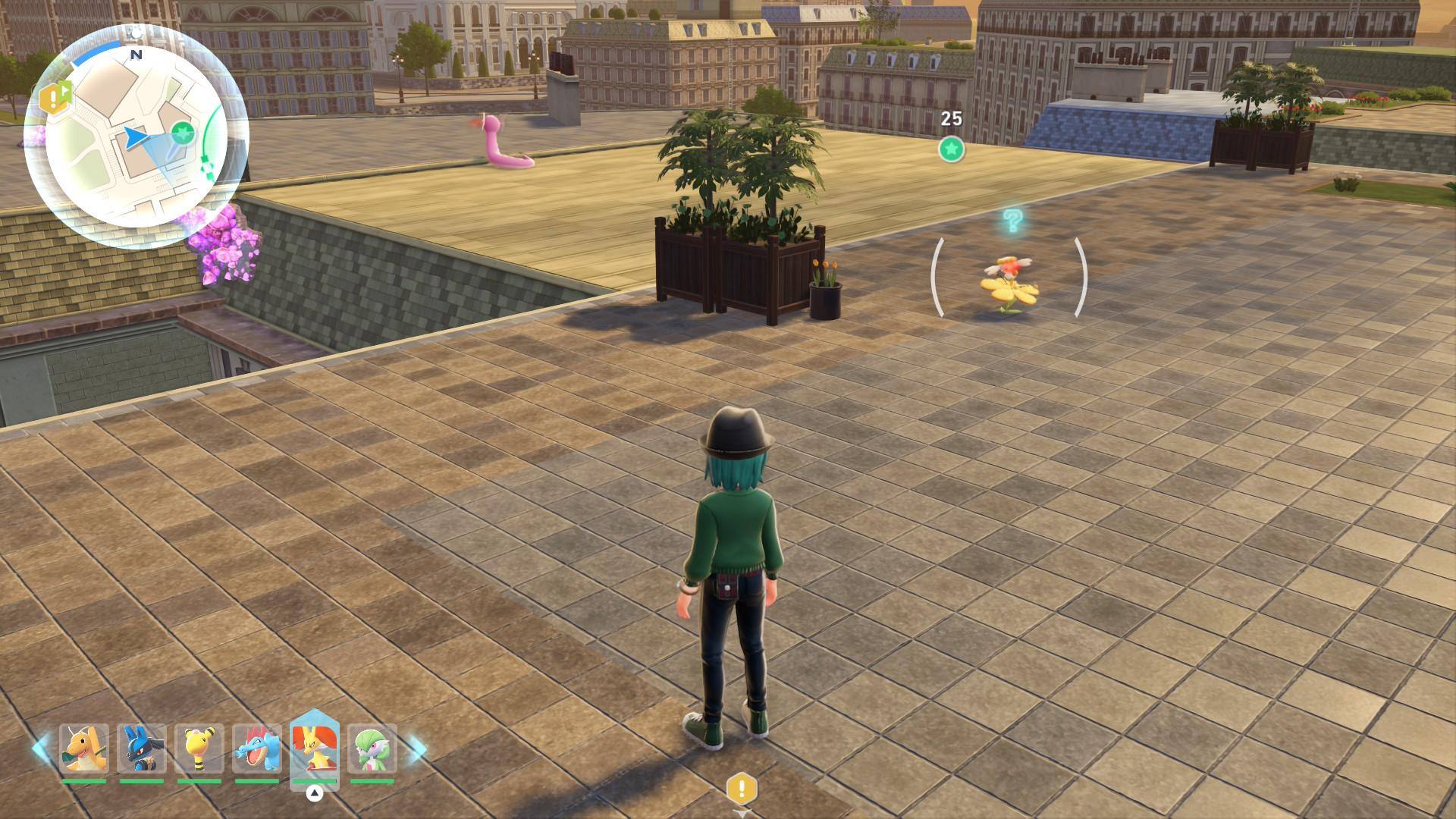Select Dragonite in the party bar
Screen dimensions: 1456x819
pyautogui.click(x=84, y=748)
